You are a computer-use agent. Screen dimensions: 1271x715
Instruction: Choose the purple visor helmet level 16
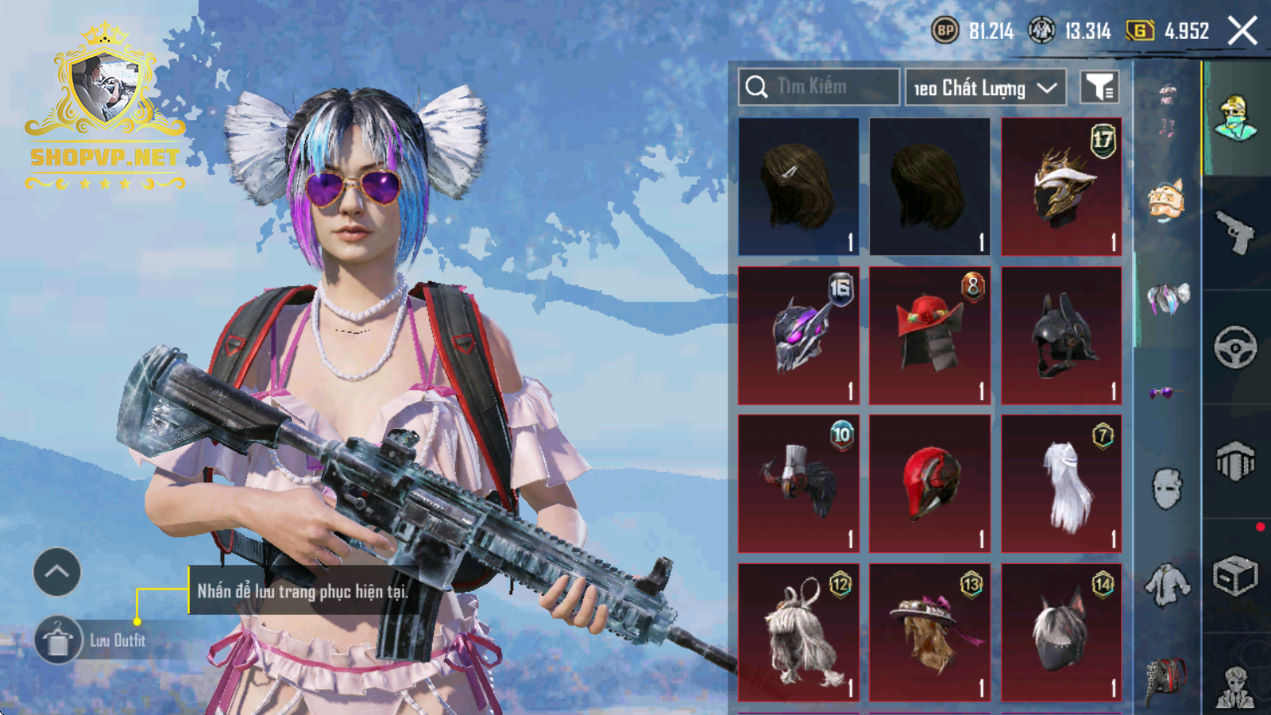click(798, 335)
